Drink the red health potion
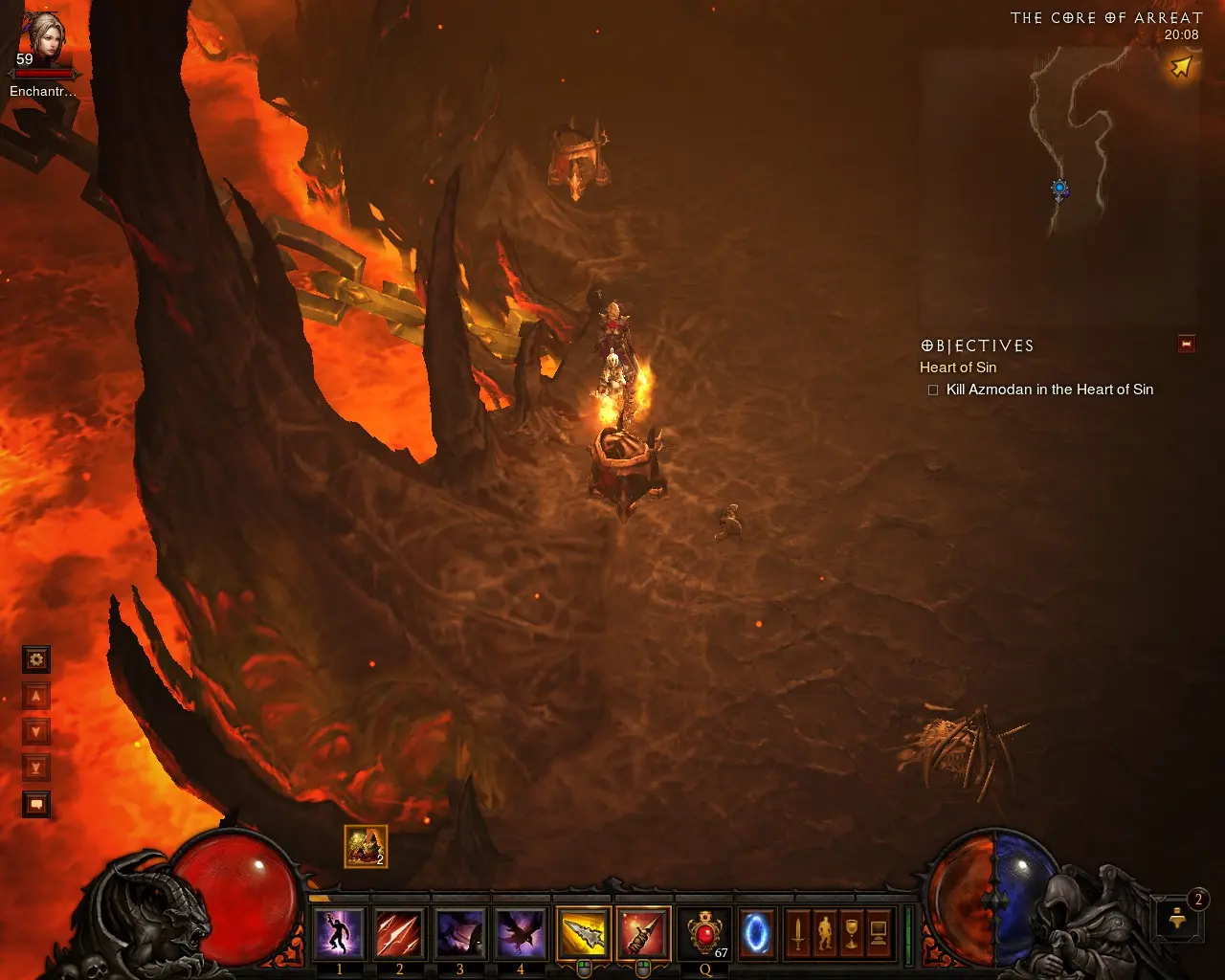Screen dimensions: 1225x980 (705, 933)
